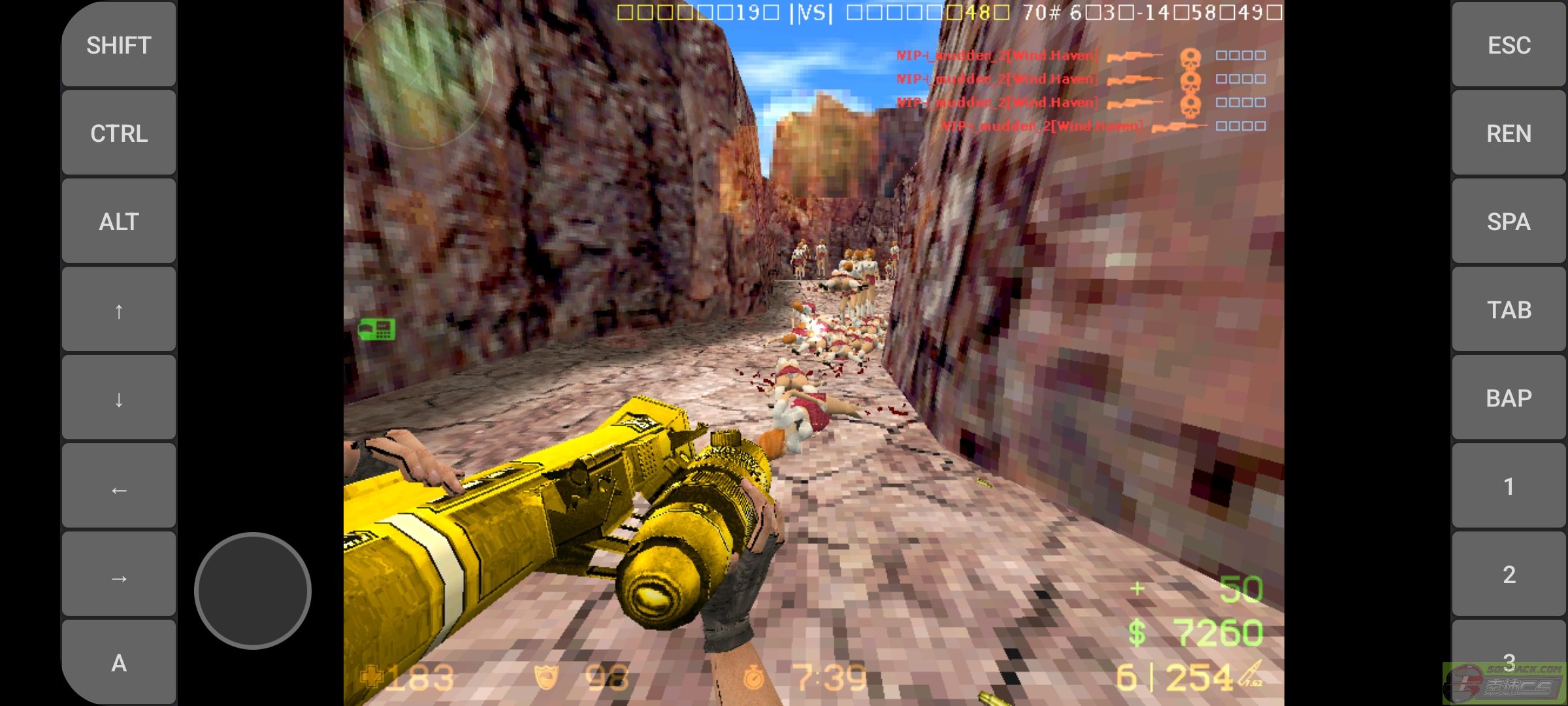The image size is (1568, 706).
Task: Tap the up arrow key button
Action: pos(119,309)
